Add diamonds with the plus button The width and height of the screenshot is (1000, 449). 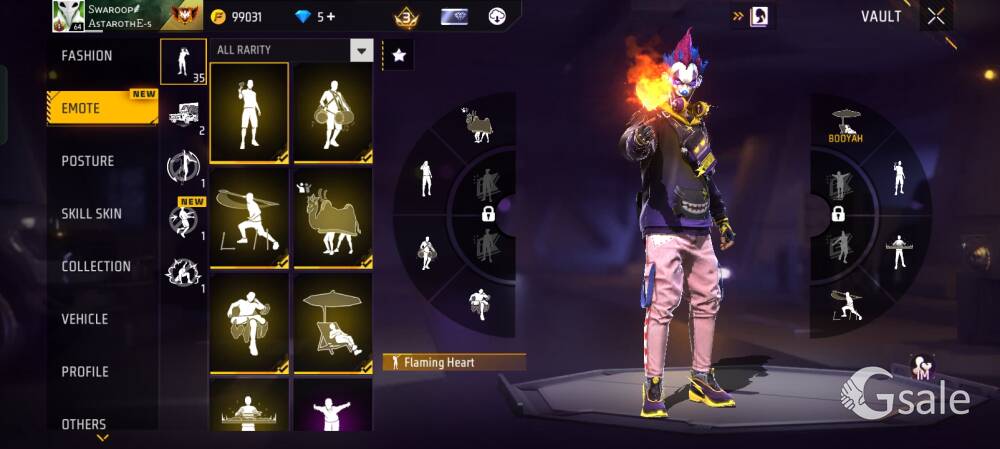pyautogui.click(x=331, y=17)
